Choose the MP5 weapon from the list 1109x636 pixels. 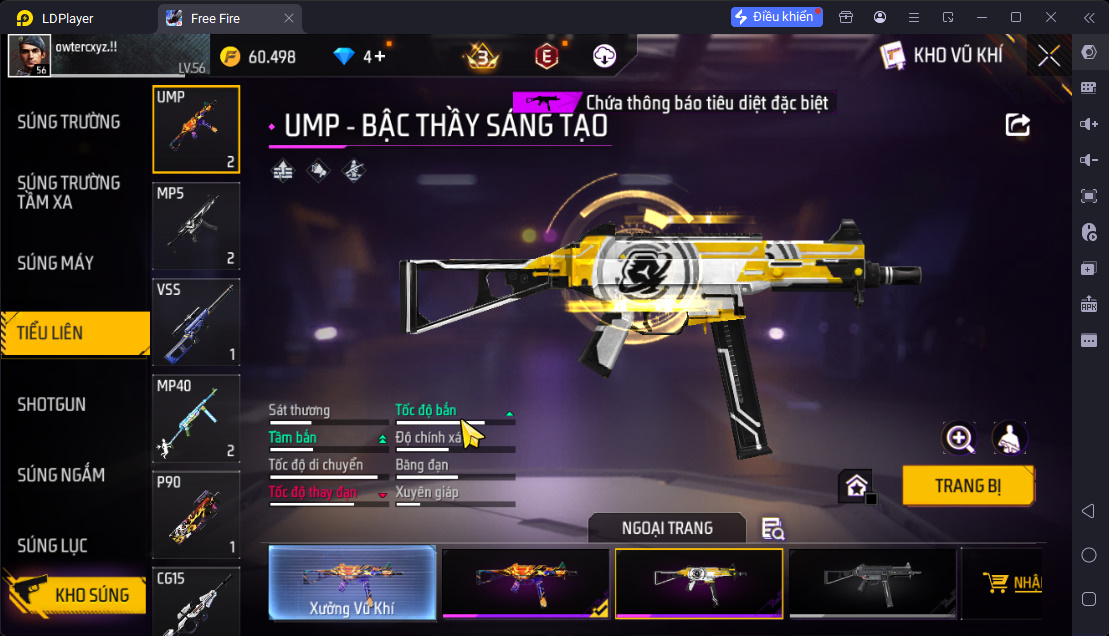(196, 226)
